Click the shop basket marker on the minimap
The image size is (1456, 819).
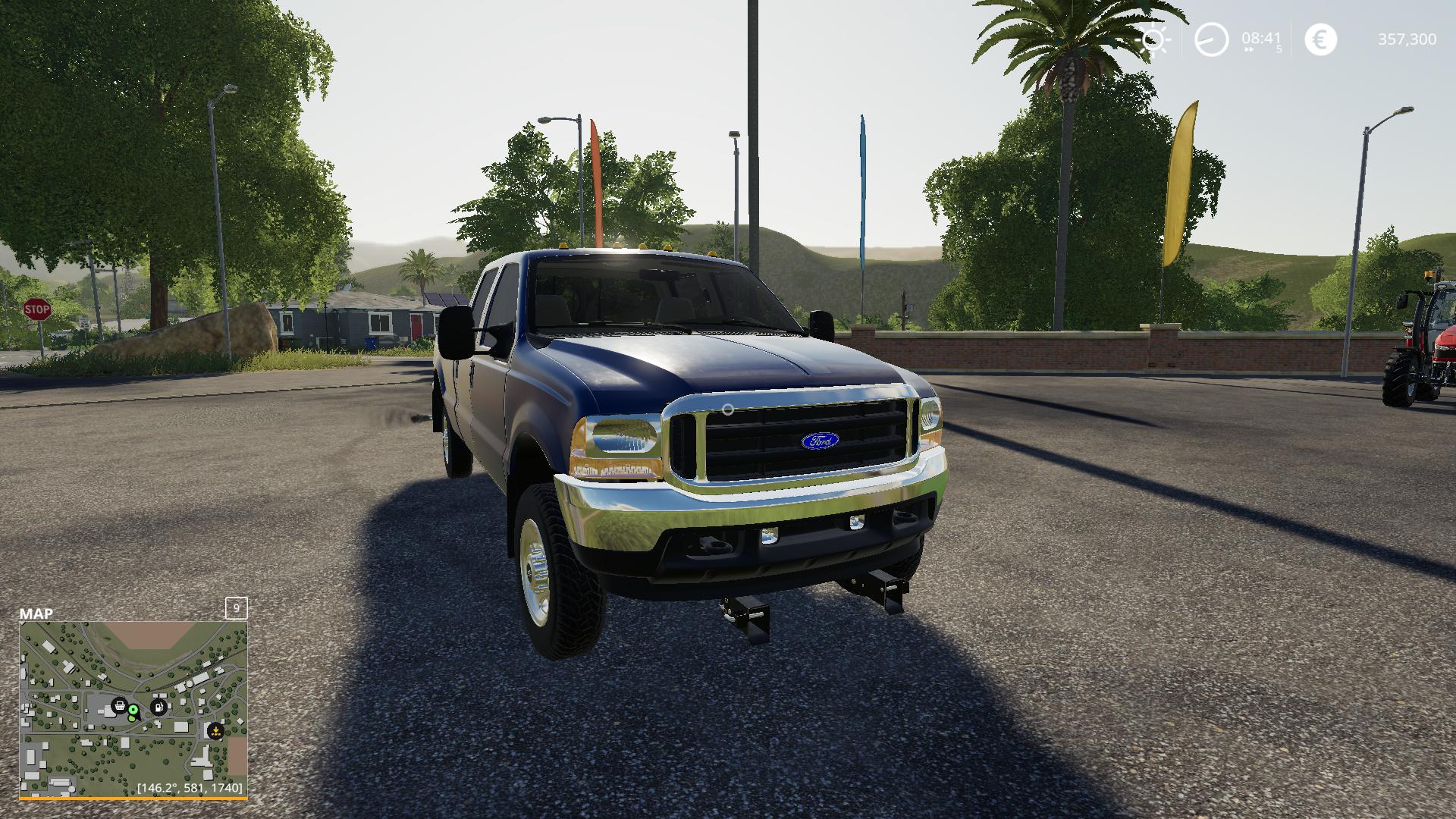pos(119,706)
